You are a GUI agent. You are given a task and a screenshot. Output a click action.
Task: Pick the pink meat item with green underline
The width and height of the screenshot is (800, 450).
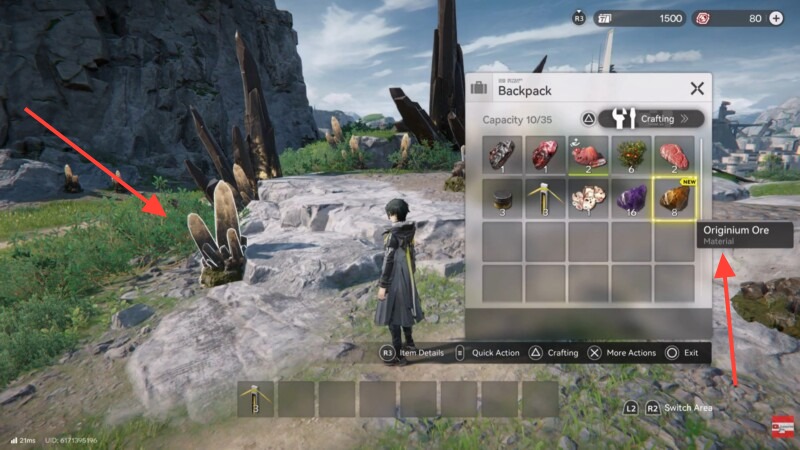[588, 155]
